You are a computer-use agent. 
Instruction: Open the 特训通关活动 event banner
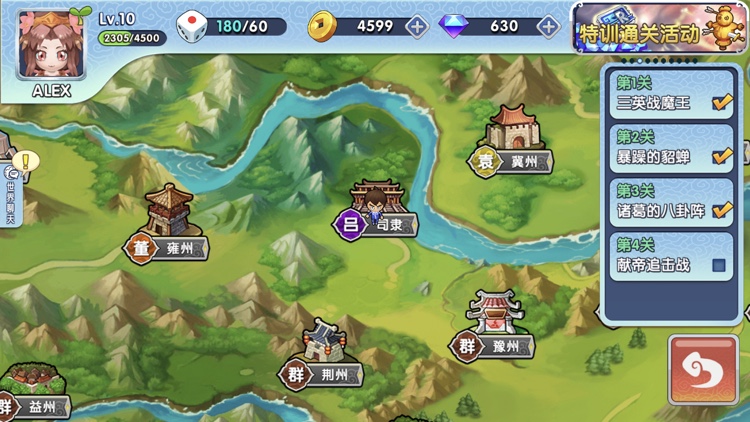point(660,28)
